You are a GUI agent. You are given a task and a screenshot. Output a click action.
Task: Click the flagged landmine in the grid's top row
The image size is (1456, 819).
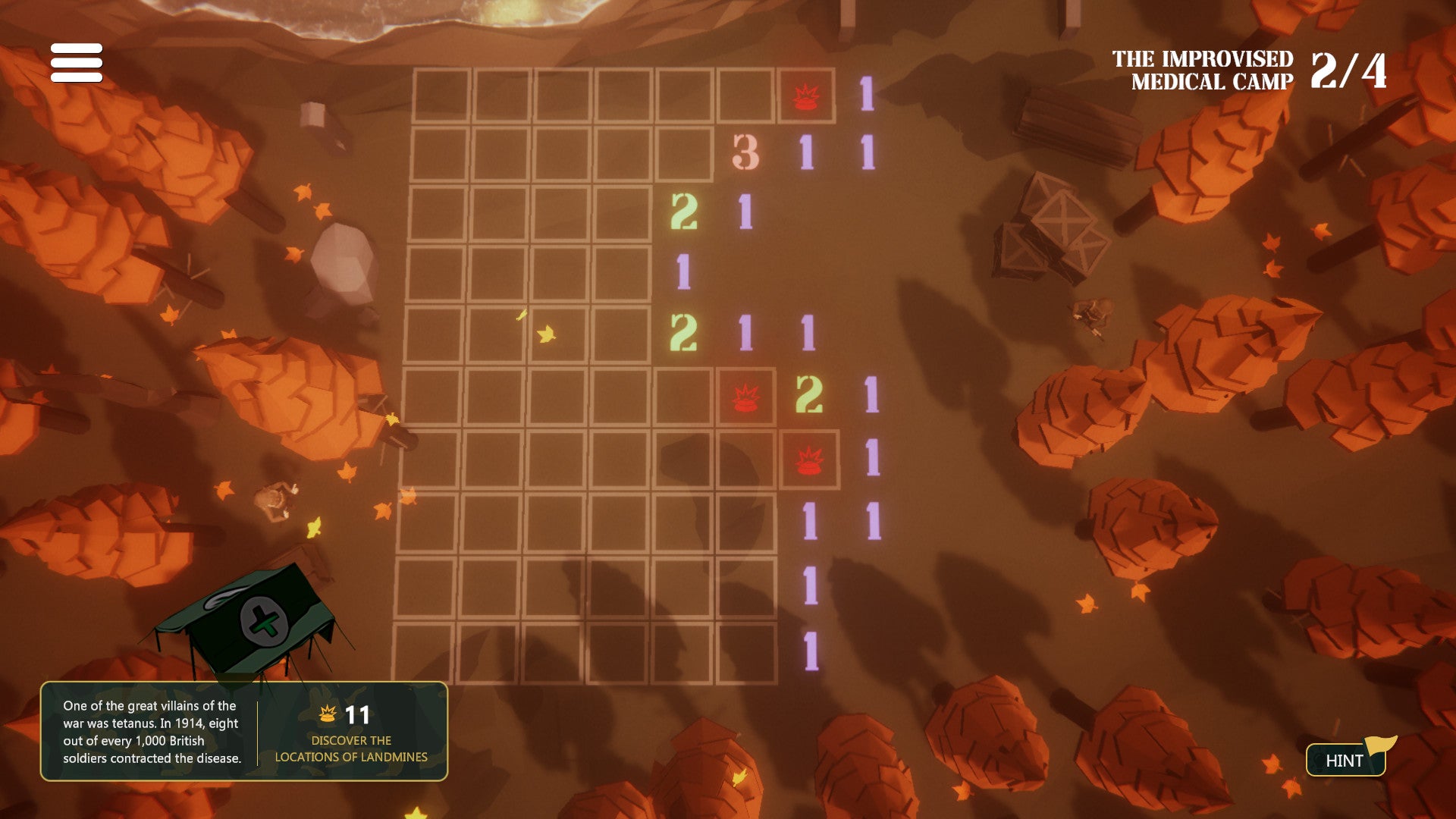click(805, 96)
